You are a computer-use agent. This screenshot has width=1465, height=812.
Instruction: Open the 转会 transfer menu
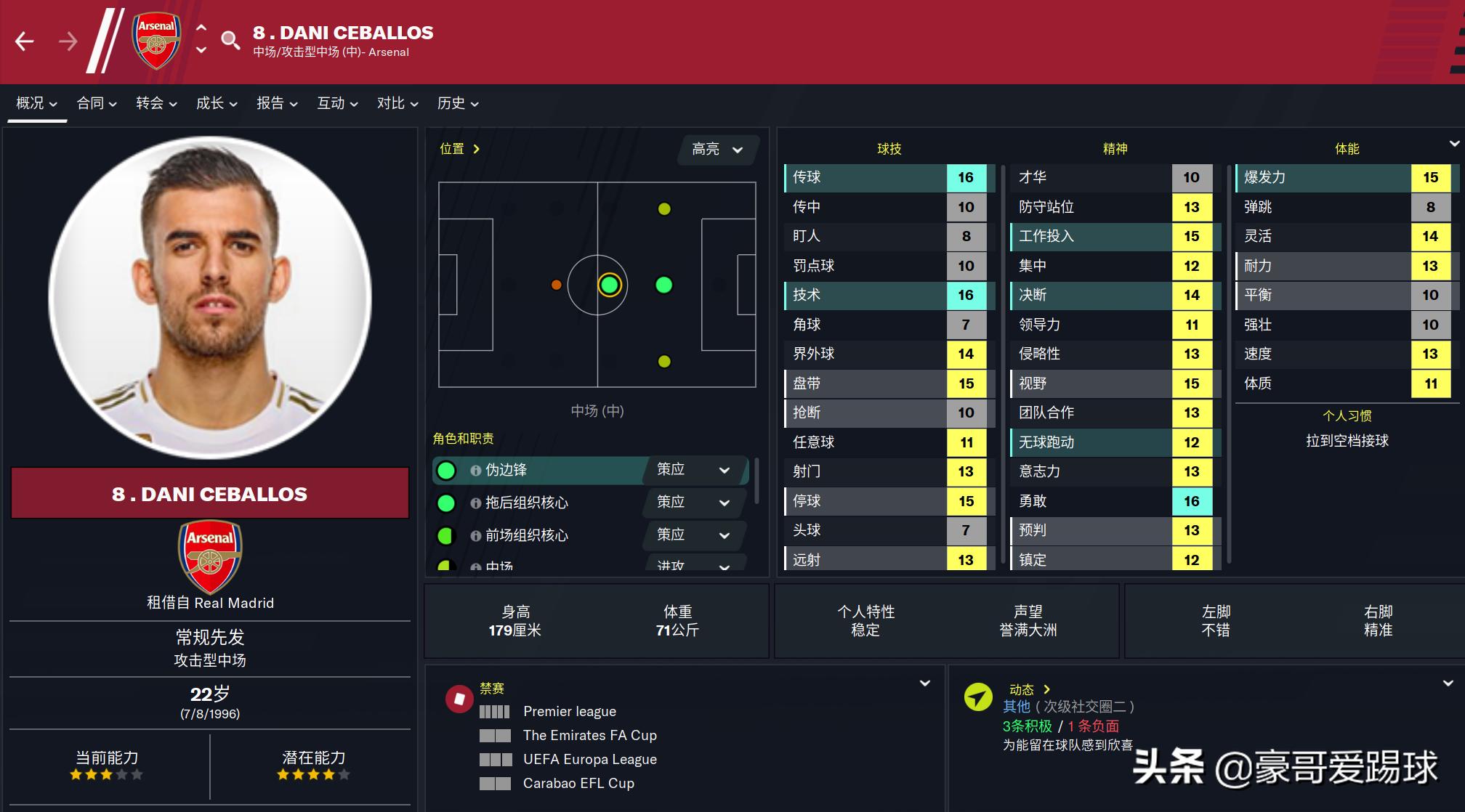pyautogui.click(x=156, y=103)
